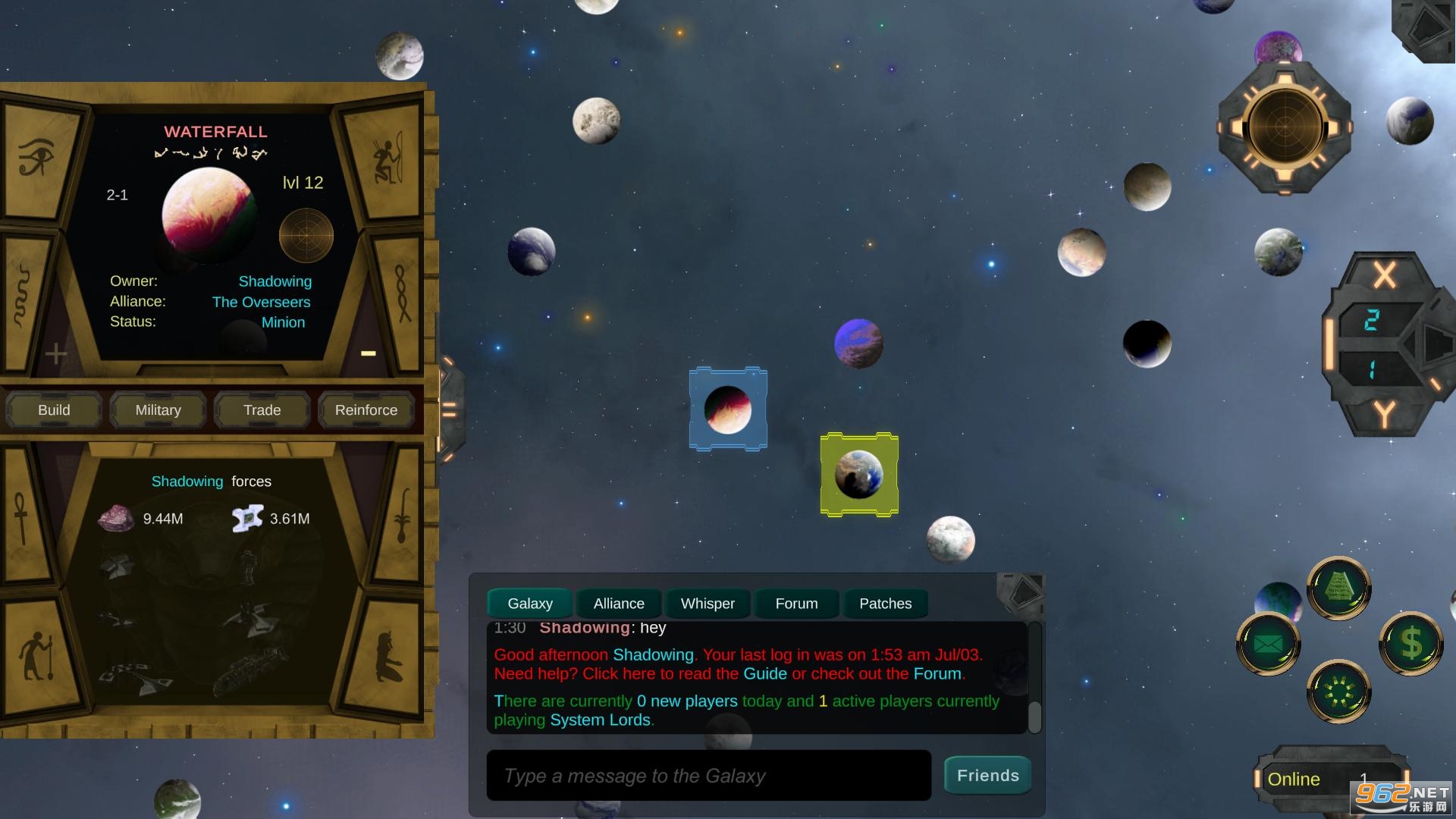Image resolution: width=1456 pixels, height=819 pixels.
Task: Click the Galaxy message input field
Action: [708, 776]
